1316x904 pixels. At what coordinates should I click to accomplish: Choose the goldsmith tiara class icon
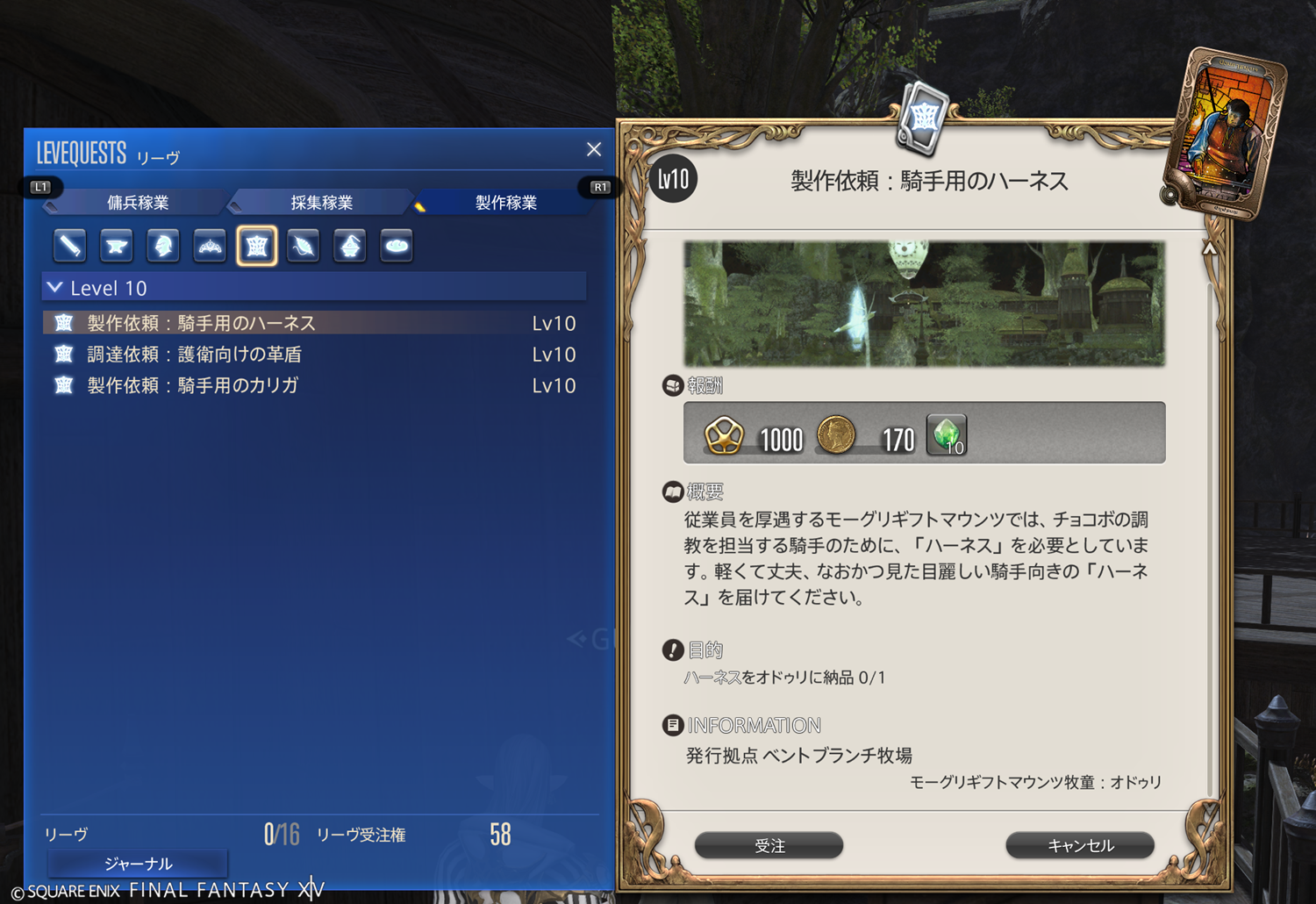point(210,246)
